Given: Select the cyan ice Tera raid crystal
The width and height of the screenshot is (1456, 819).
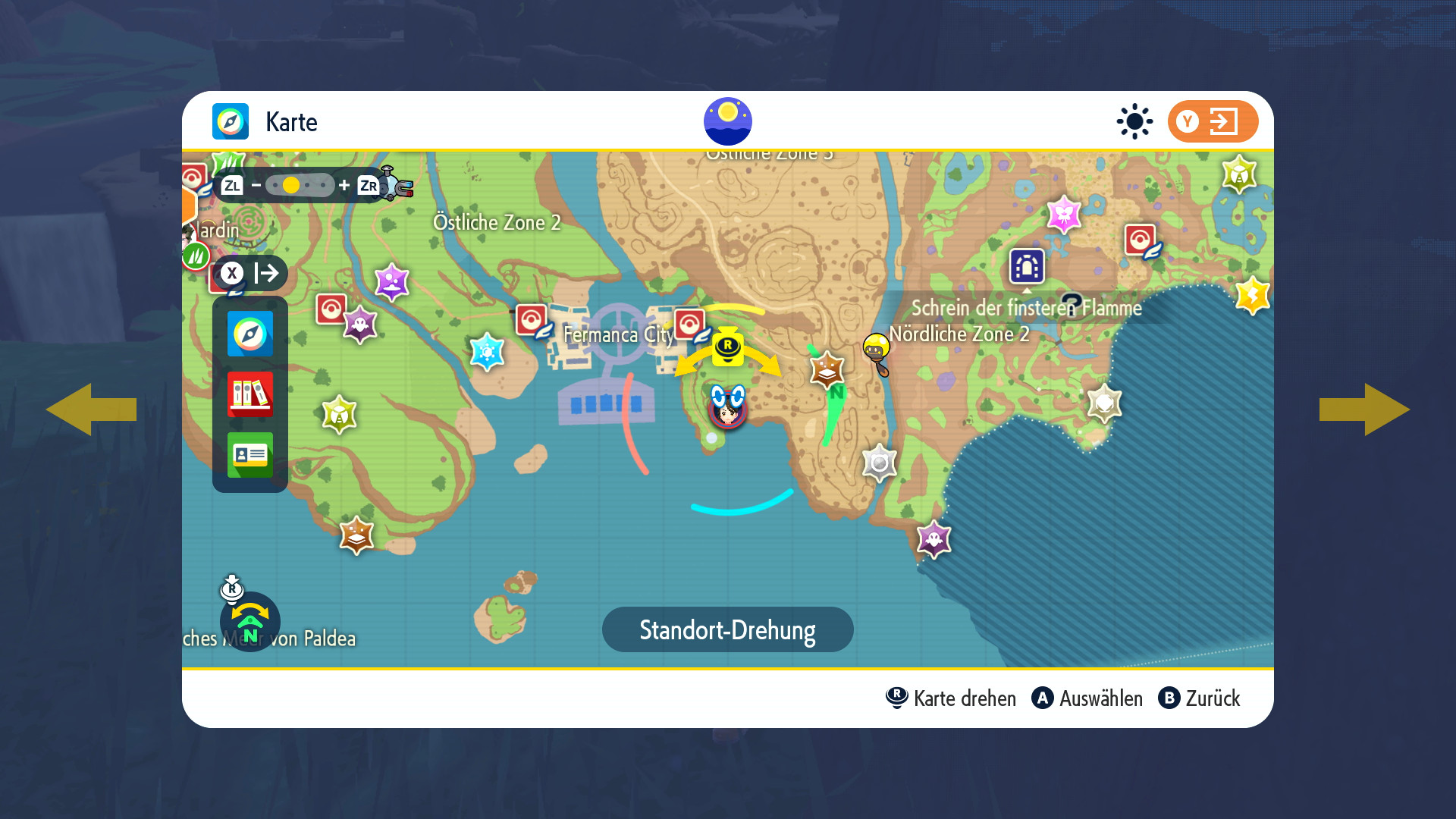Looking at the screenshot, I should (x=487, y=351).
